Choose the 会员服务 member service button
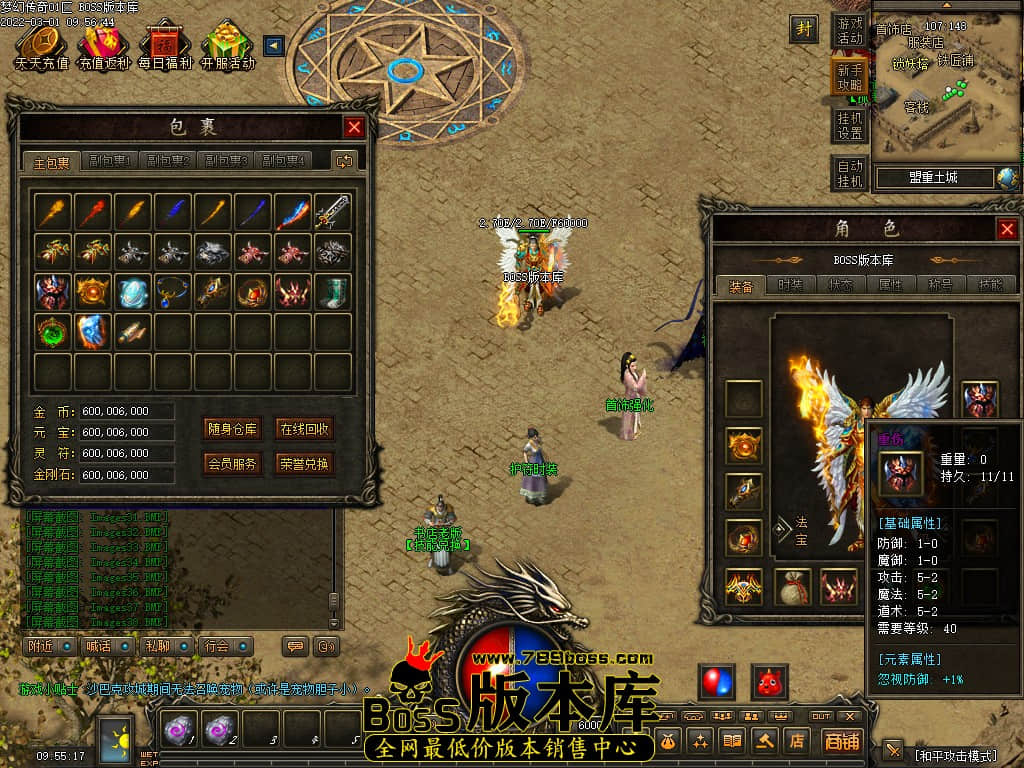 pyautogui.click(x=232, y=463)
